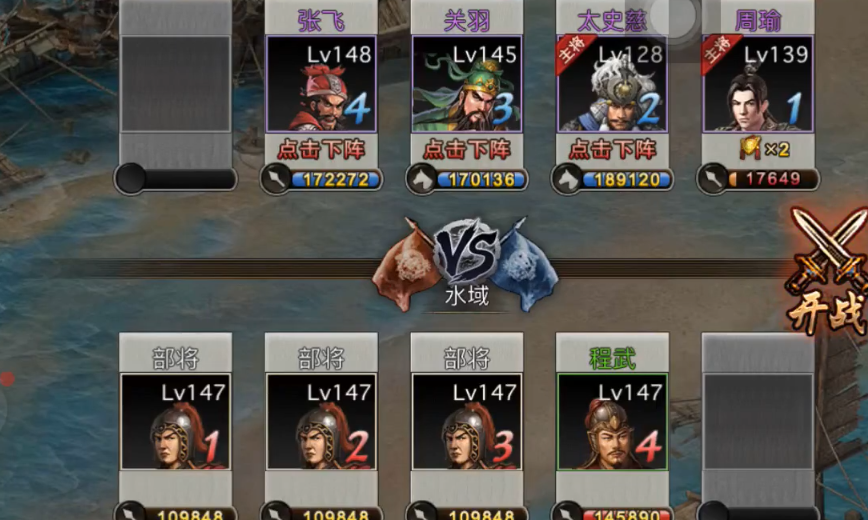Screen dimensions: 868x520
Task: Inspect enemy 部将 numbered 2
Action: [321, 422]
